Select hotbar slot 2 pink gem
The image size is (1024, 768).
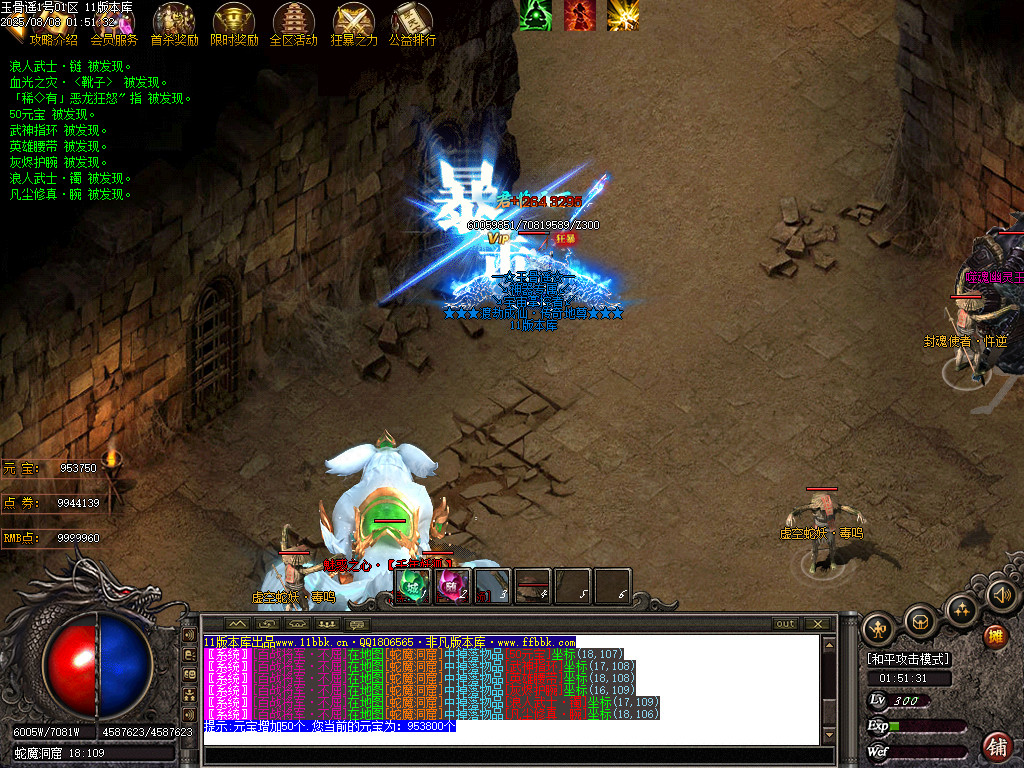click(x=453, y=586)
